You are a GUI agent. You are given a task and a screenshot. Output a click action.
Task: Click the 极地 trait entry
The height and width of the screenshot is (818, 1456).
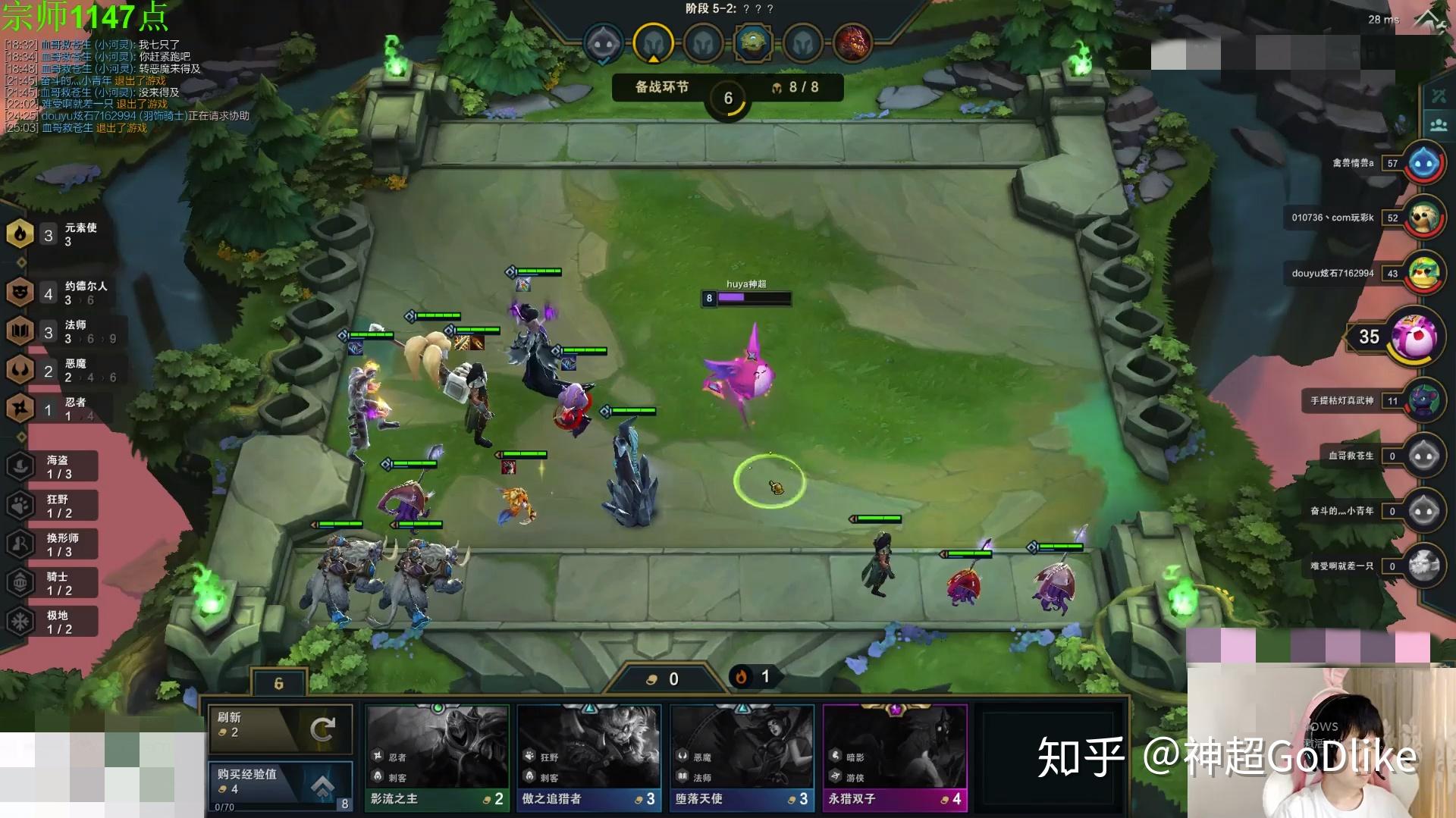[x=53, y=622]
